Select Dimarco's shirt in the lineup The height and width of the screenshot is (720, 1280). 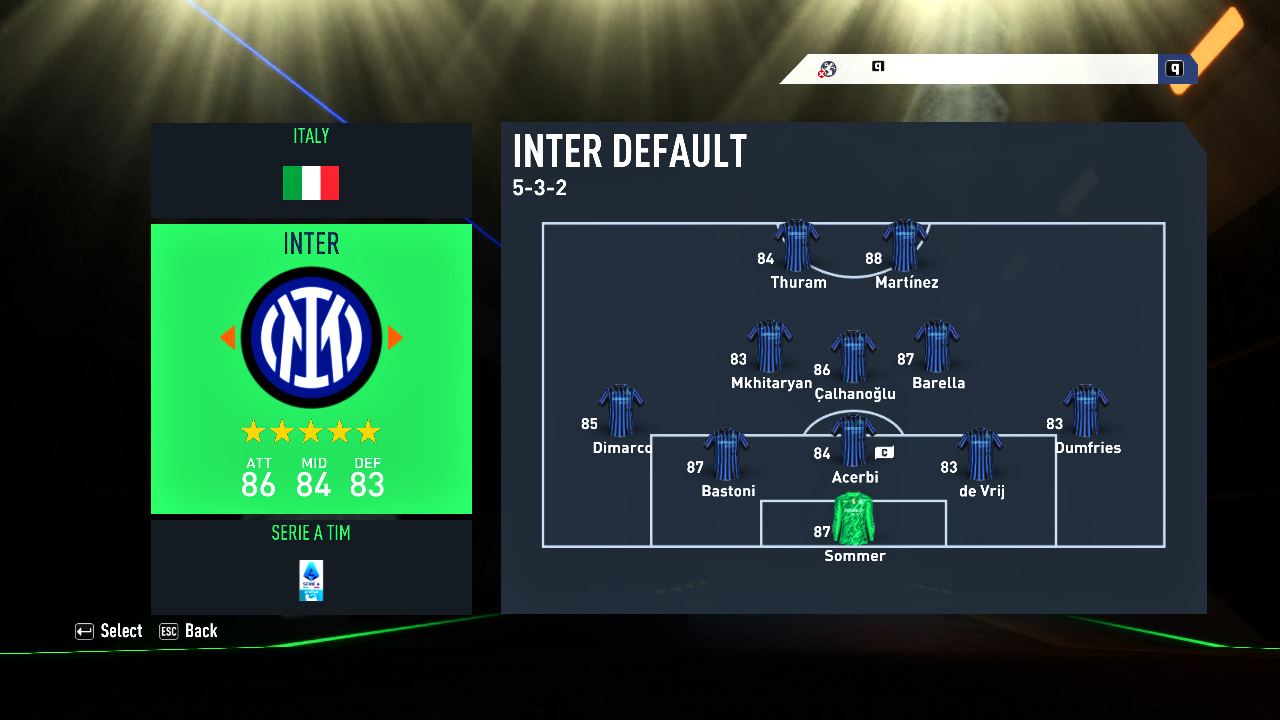(x=621, y=411)
